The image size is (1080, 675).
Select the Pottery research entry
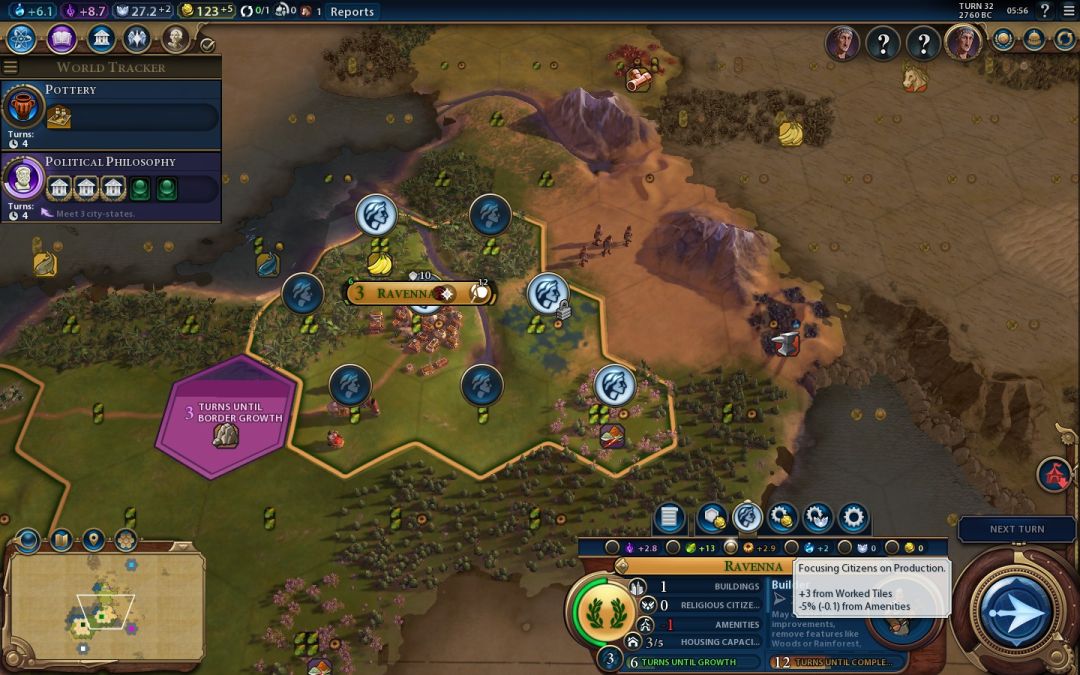[111, 106]
